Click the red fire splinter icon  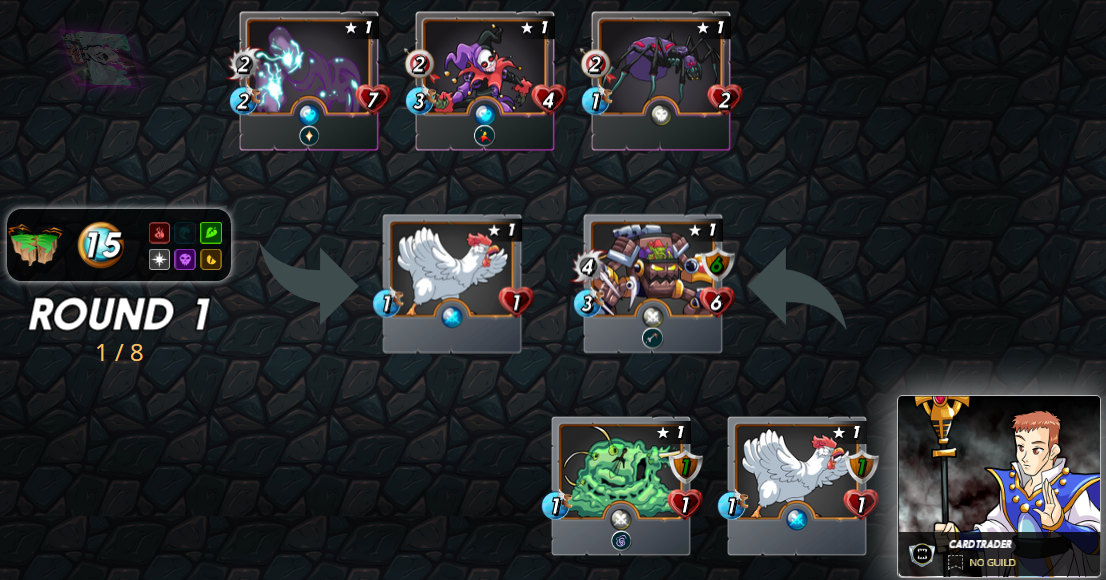pyautogui.click(x=159, y=233)
